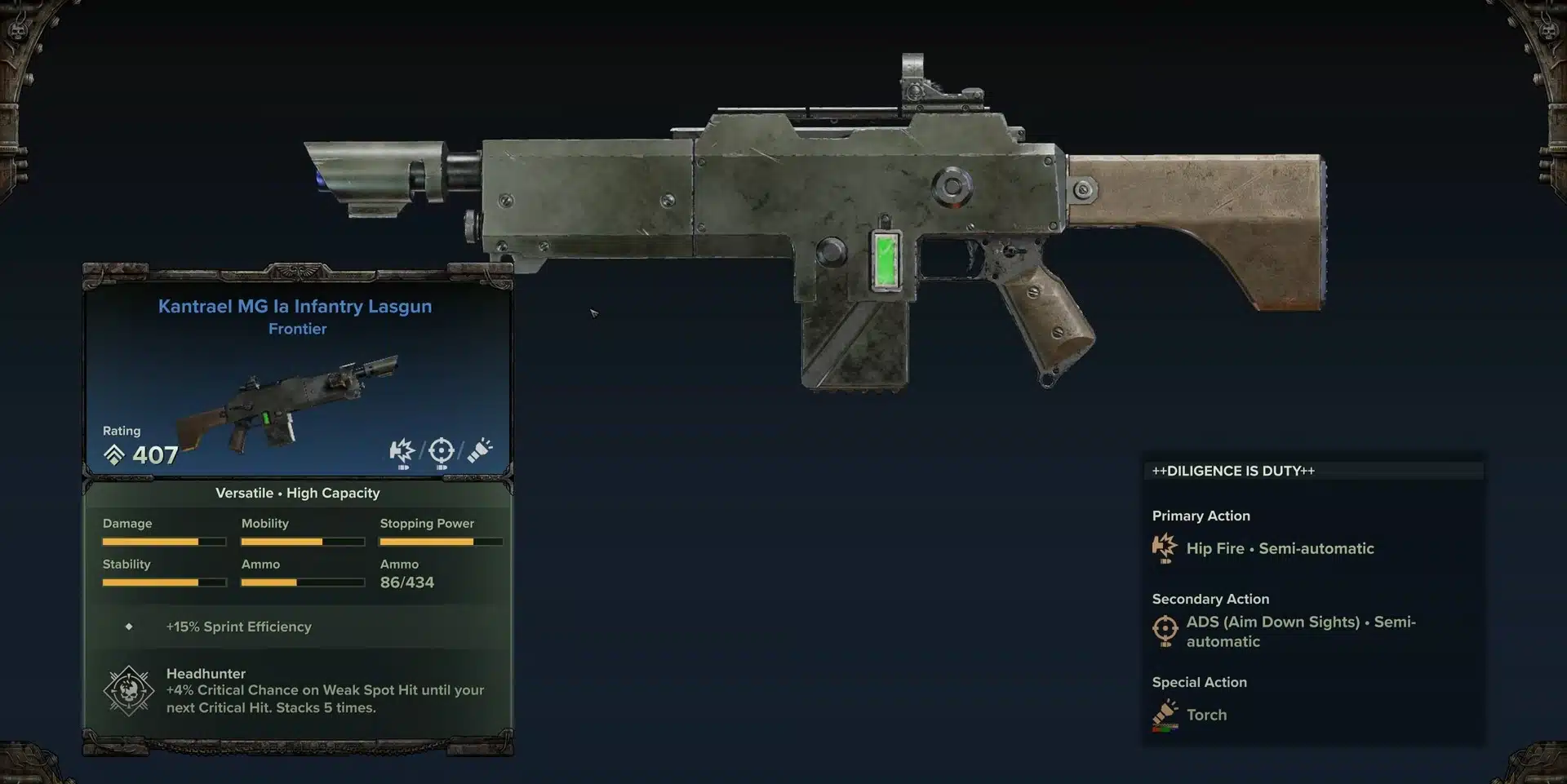The width and height of the screenshot is (1567, 784).
Task: Click the Headhunter blessing icon
Action: coord(129,691)
